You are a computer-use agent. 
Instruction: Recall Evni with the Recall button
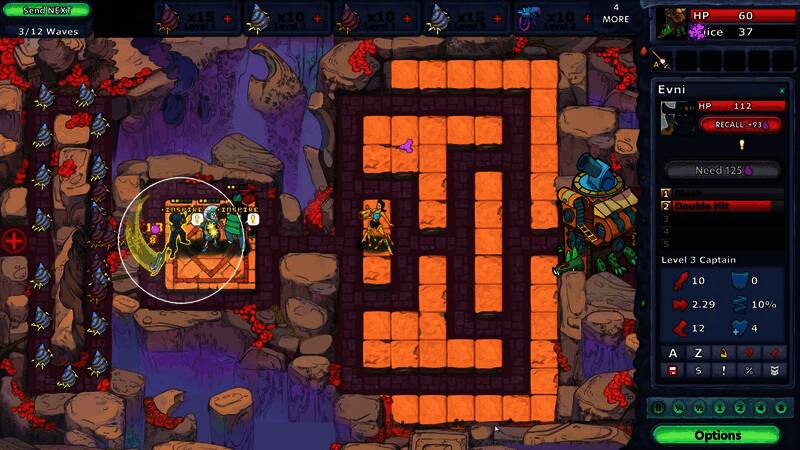pyautogui.click(x=741, y=124)
